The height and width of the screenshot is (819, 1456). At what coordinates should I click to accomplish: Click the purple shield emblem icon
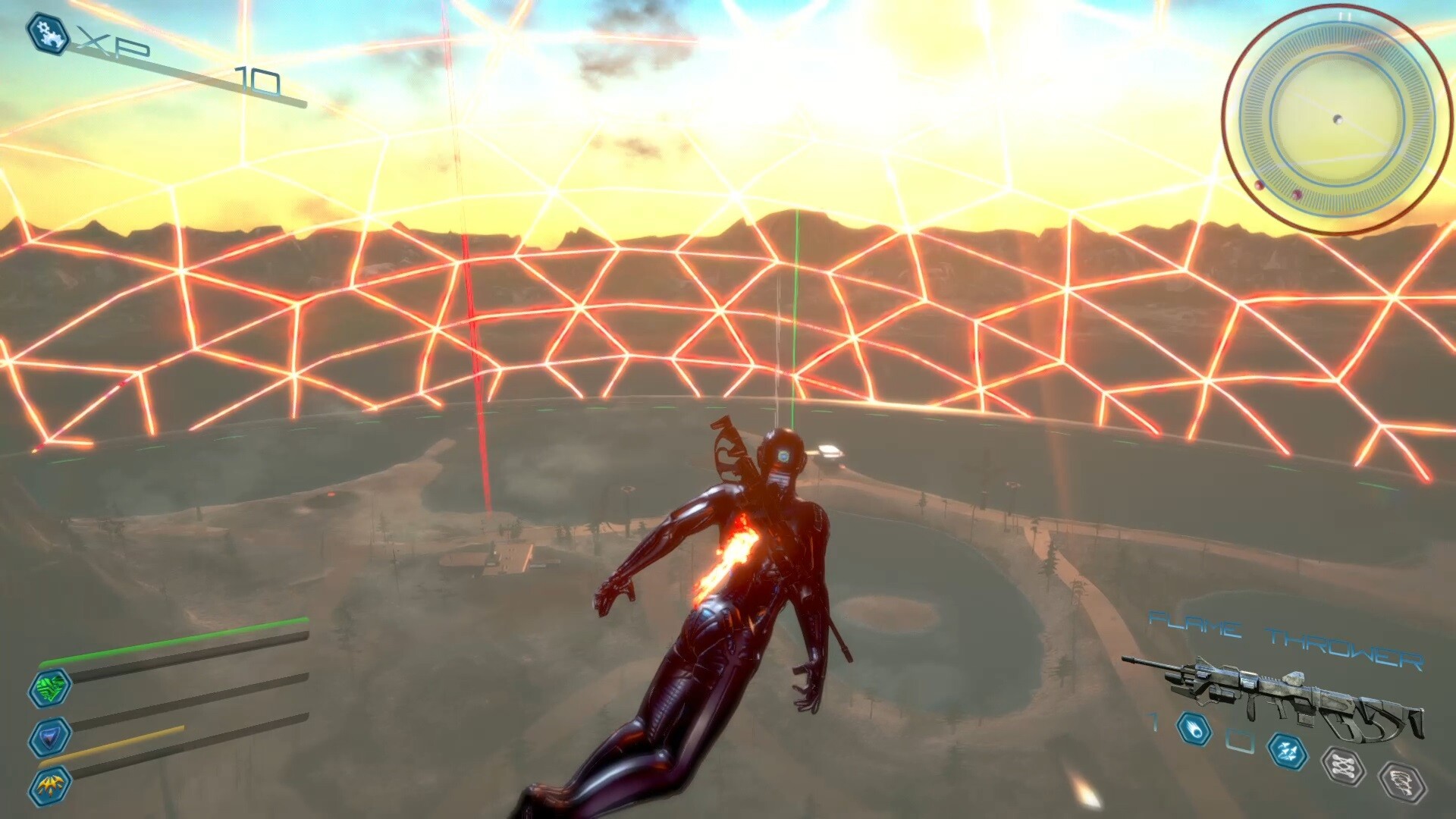50,737
